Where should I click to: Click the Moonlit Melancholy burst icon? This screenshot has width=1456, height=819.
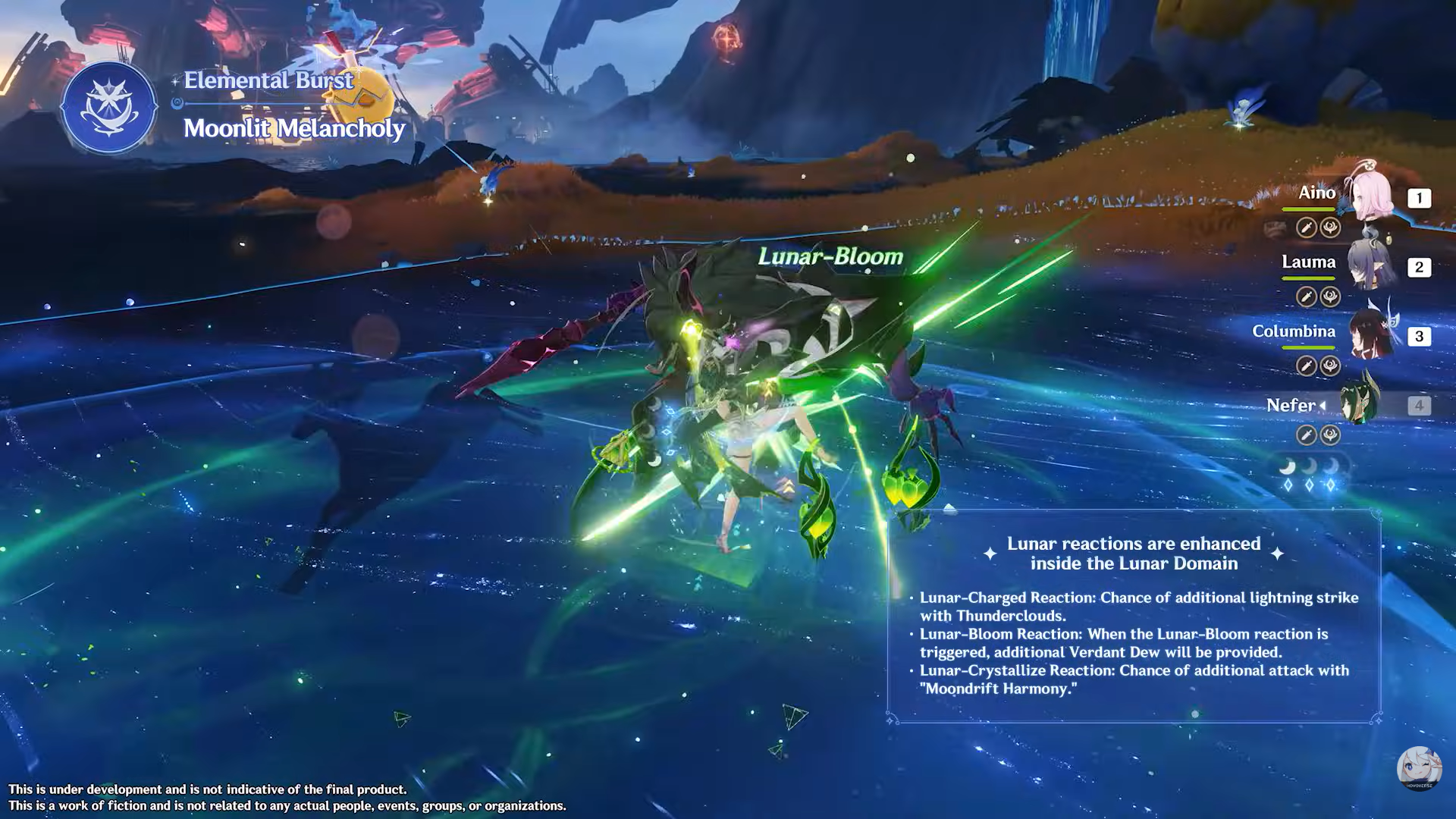(109, 108)
